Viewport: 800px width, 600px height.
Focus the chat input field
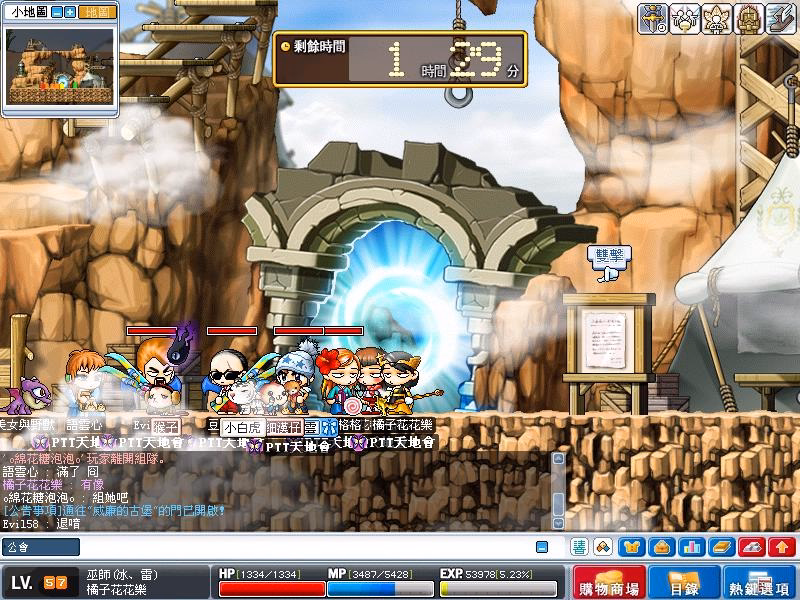click(270, 547)
